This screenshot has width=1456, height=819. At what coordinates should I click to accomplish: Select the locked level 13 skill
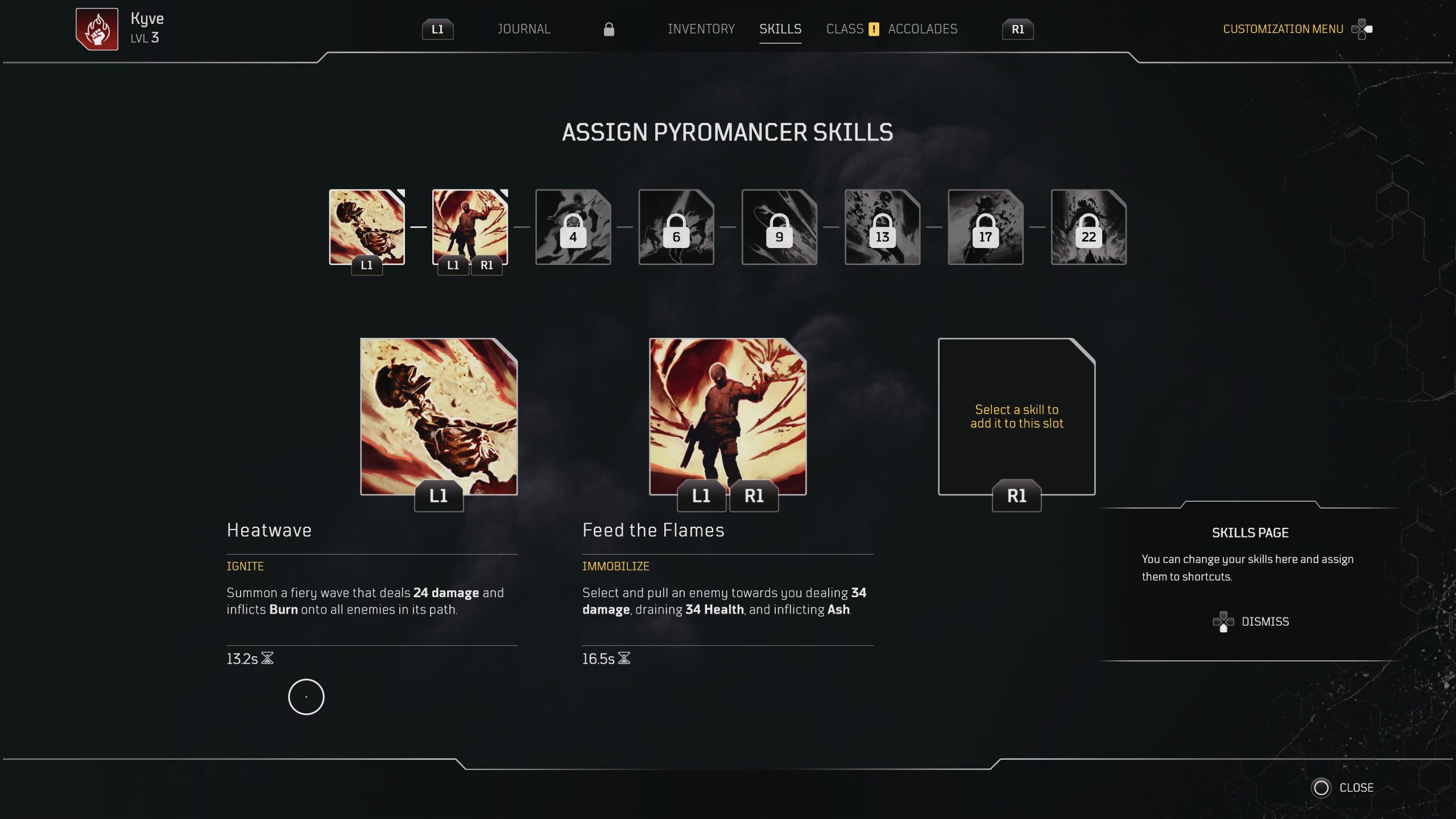[x=882, y=227]
